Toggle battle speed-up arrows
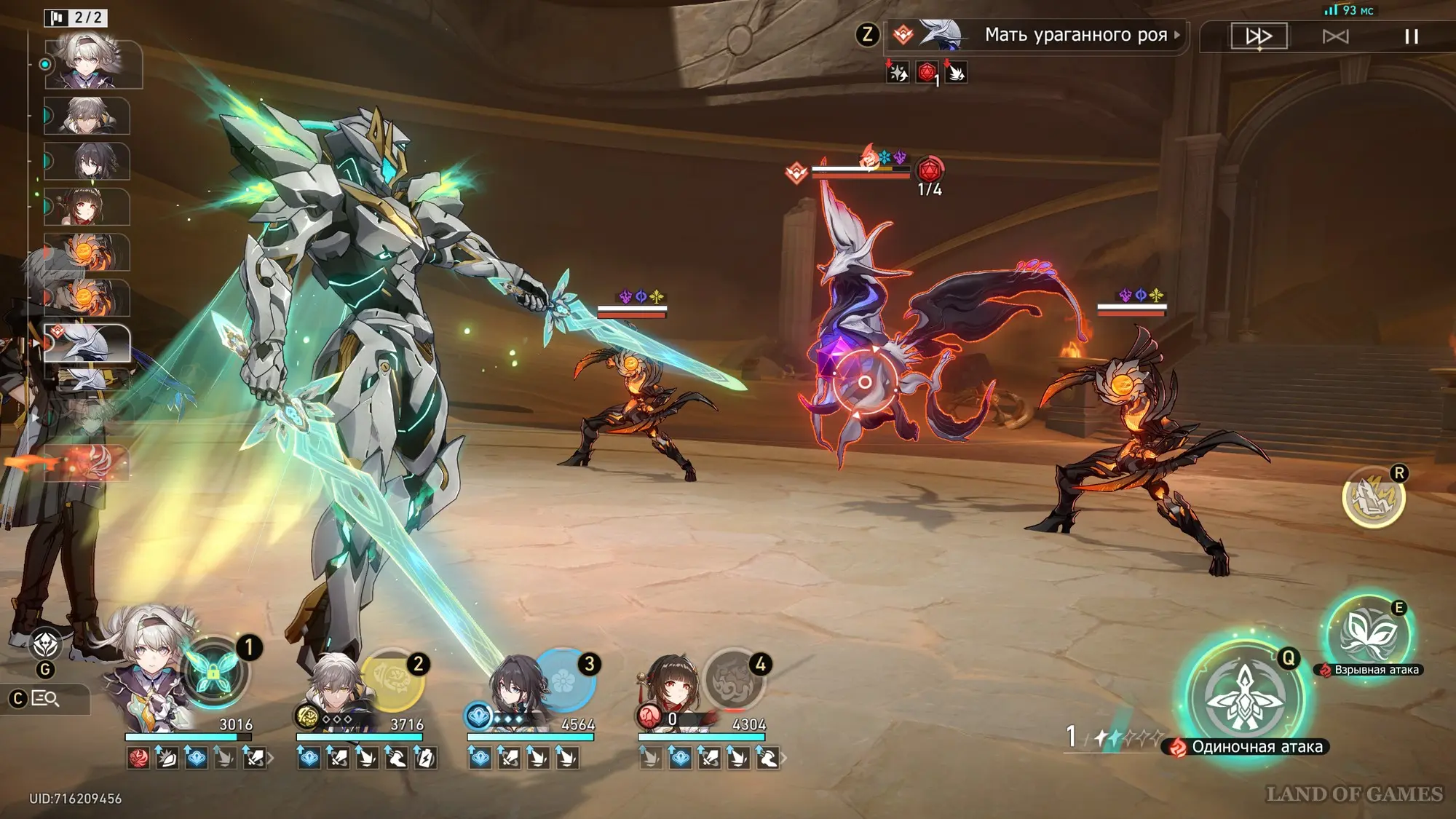The height and width of the screenshot is (819, 1456). click(1259, 36)
